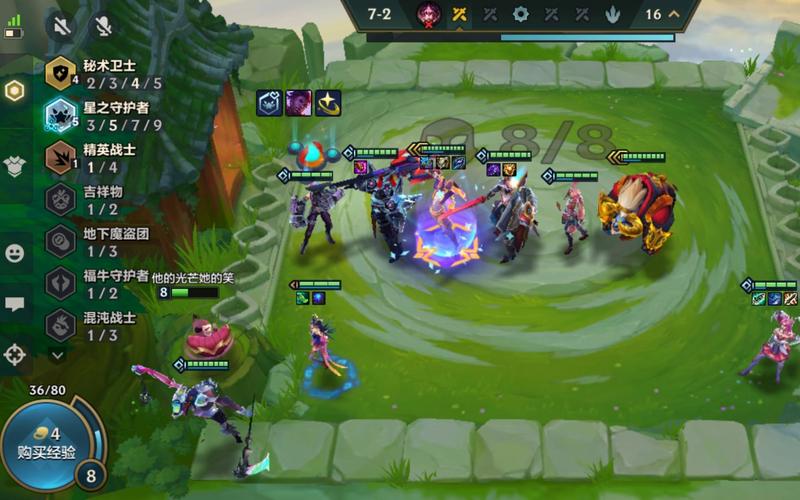800x500 pixels.
Task: Open the smiley emote menu
Action: 14,253
